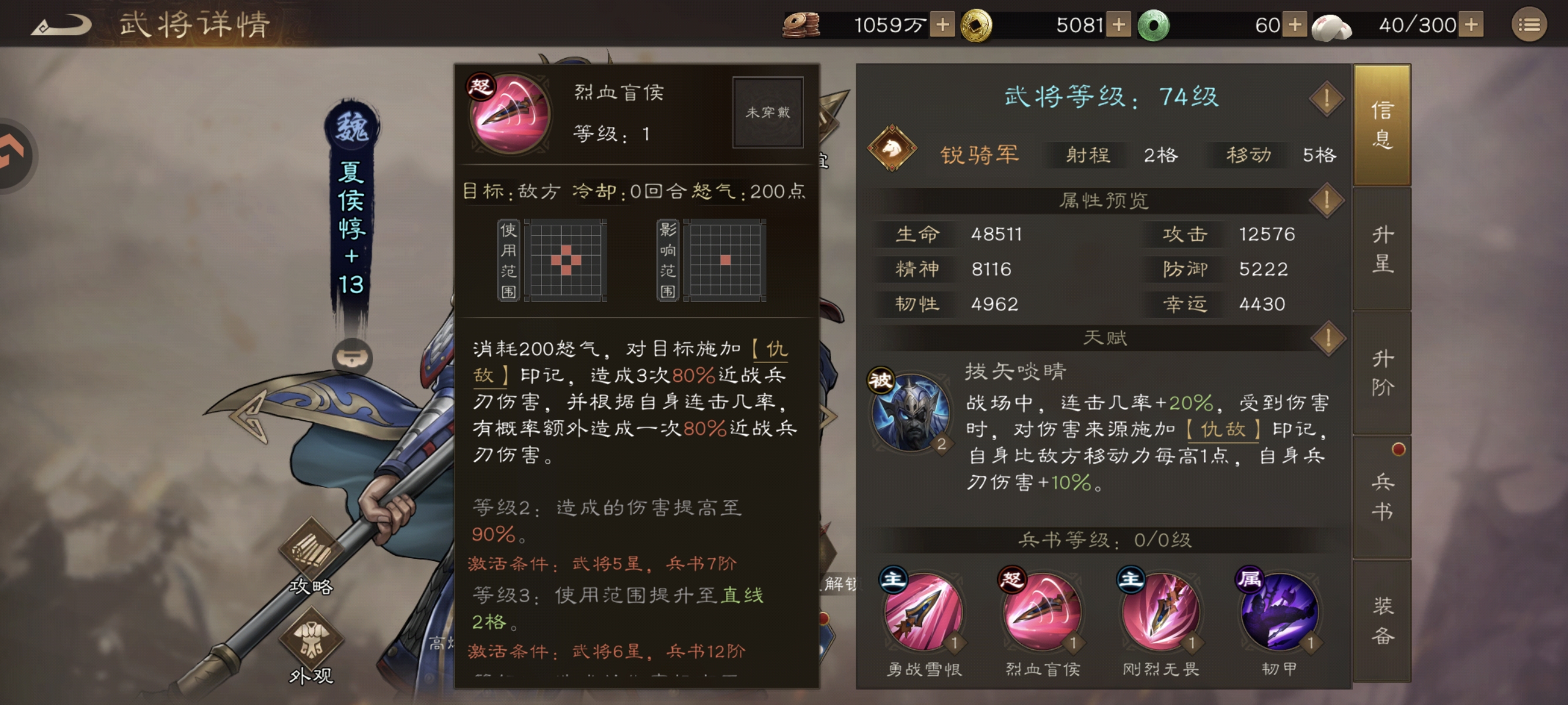Image resolution: width=1568 pixels, height=705 pixels.
Task: Click the plus beside 5081 gold
Action: pos(1119,26)
